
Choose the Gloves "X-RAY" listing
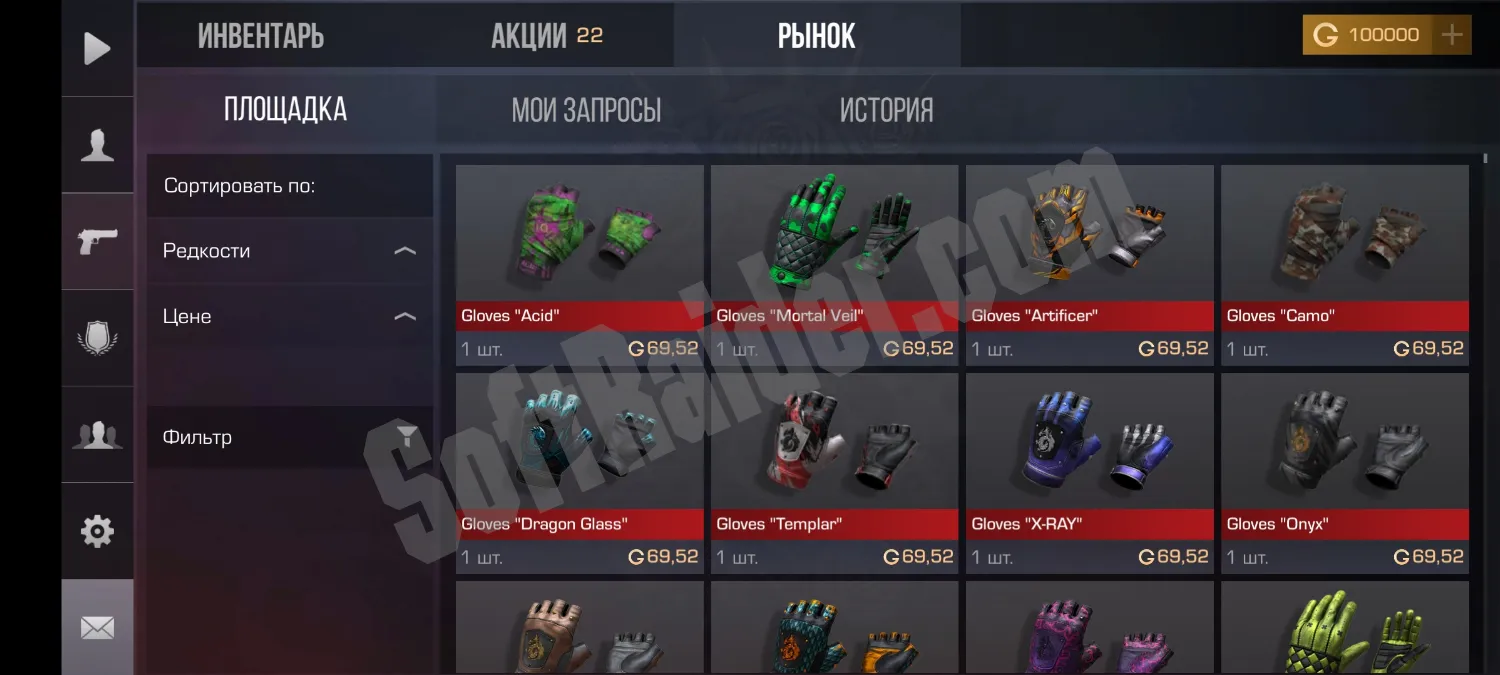coord(1089,472)
